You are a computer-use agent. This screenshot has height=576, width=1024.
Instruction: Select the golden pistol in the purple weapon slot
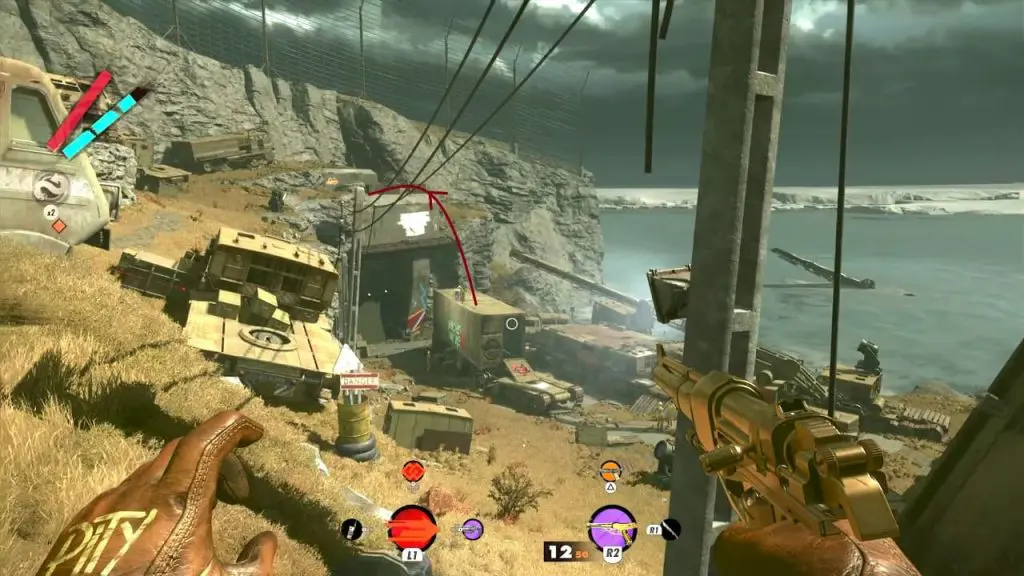click(x=612, y=527)
